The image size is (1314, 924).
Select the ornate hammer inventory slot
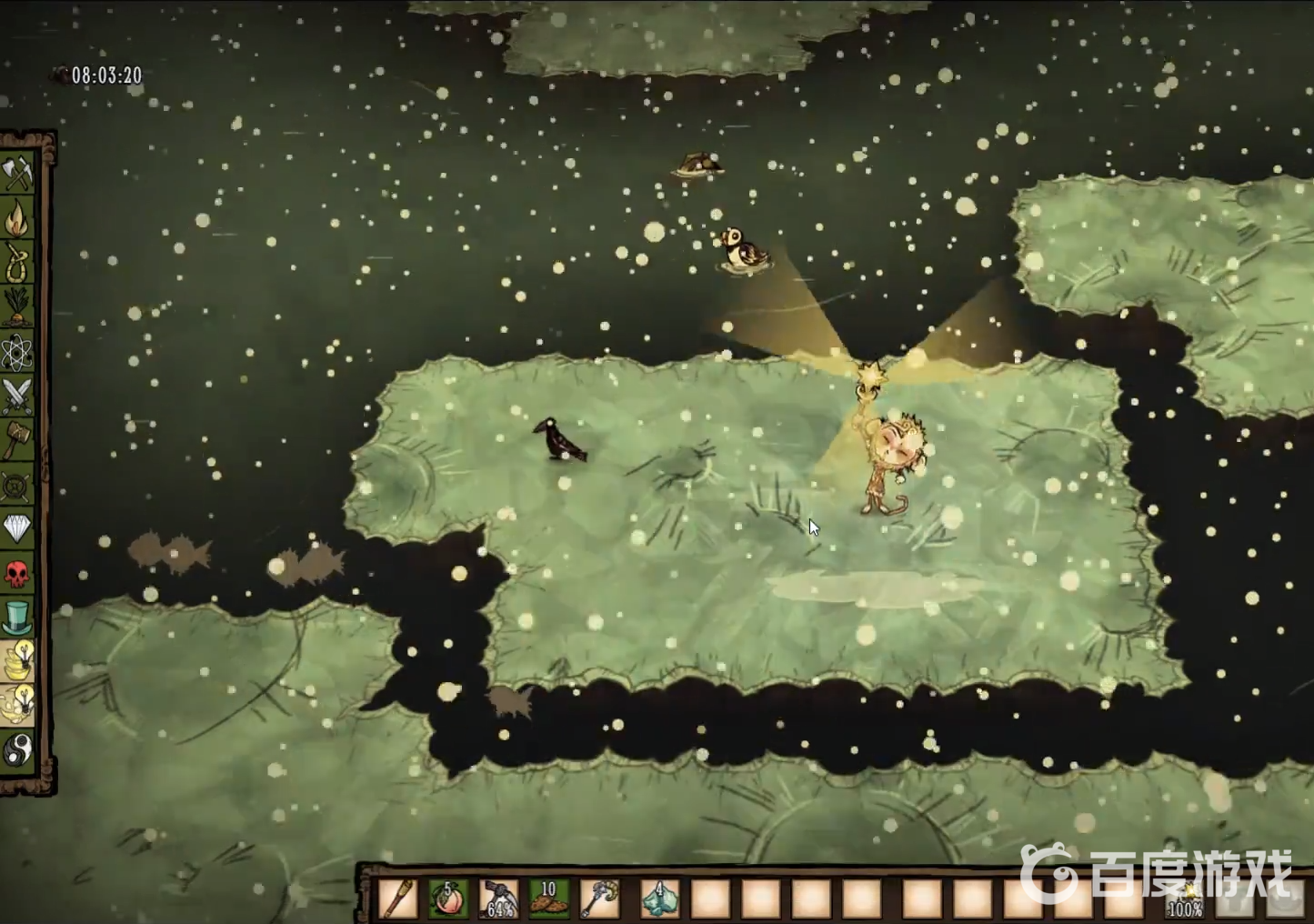click(600, 899)
